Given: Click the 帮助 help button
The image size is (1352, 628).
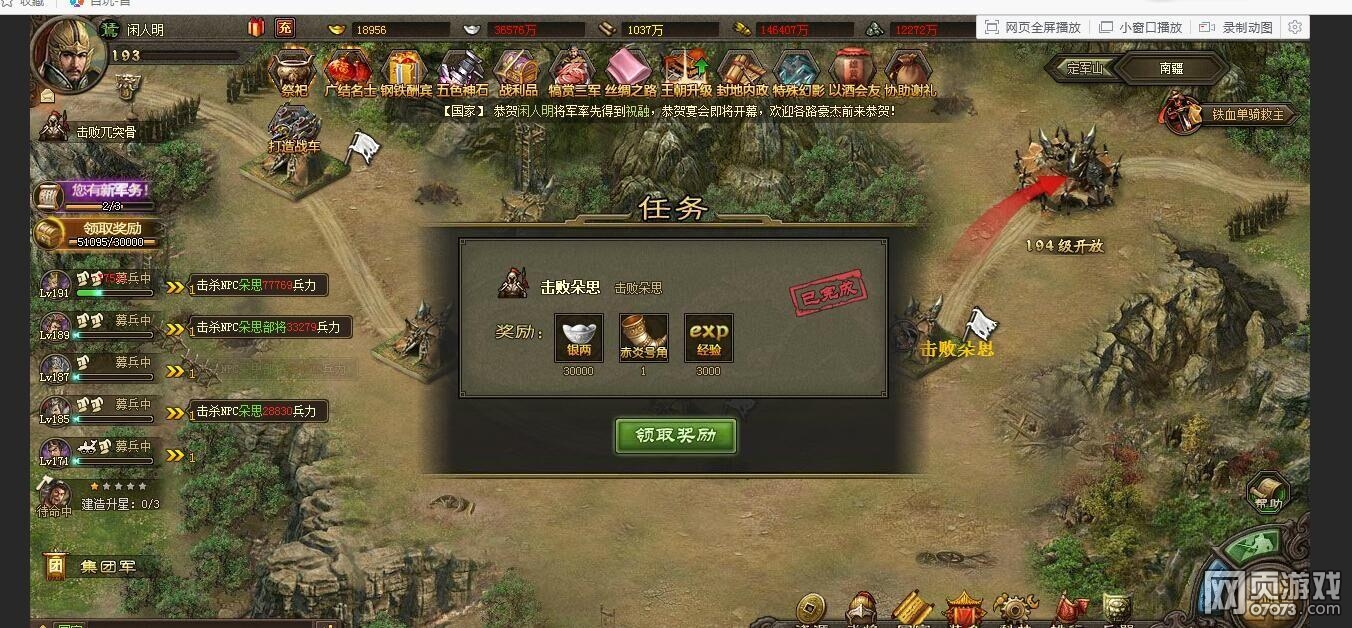Looking at the screenshot, I should 1268,494.
